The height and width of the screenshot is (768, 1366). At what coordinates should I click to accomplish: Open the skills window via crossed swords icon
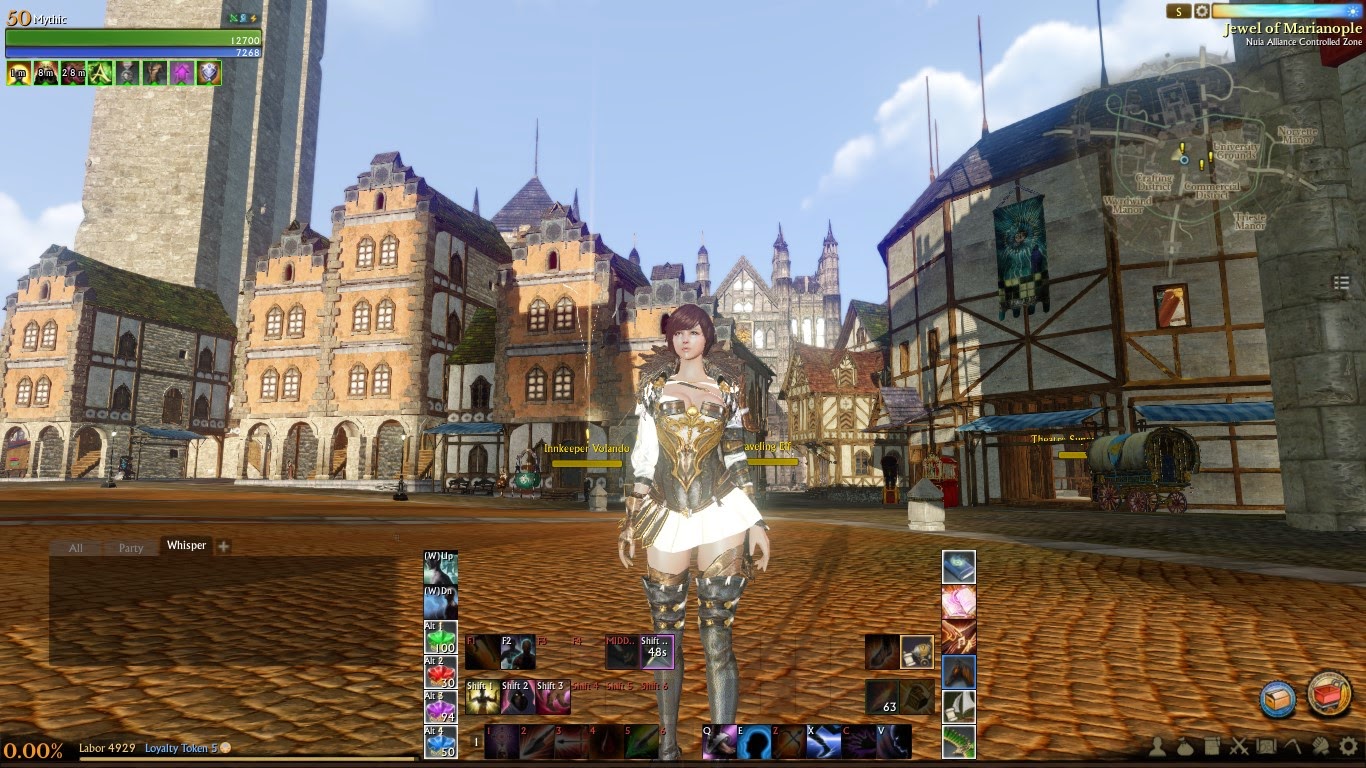coord(1238,747)
